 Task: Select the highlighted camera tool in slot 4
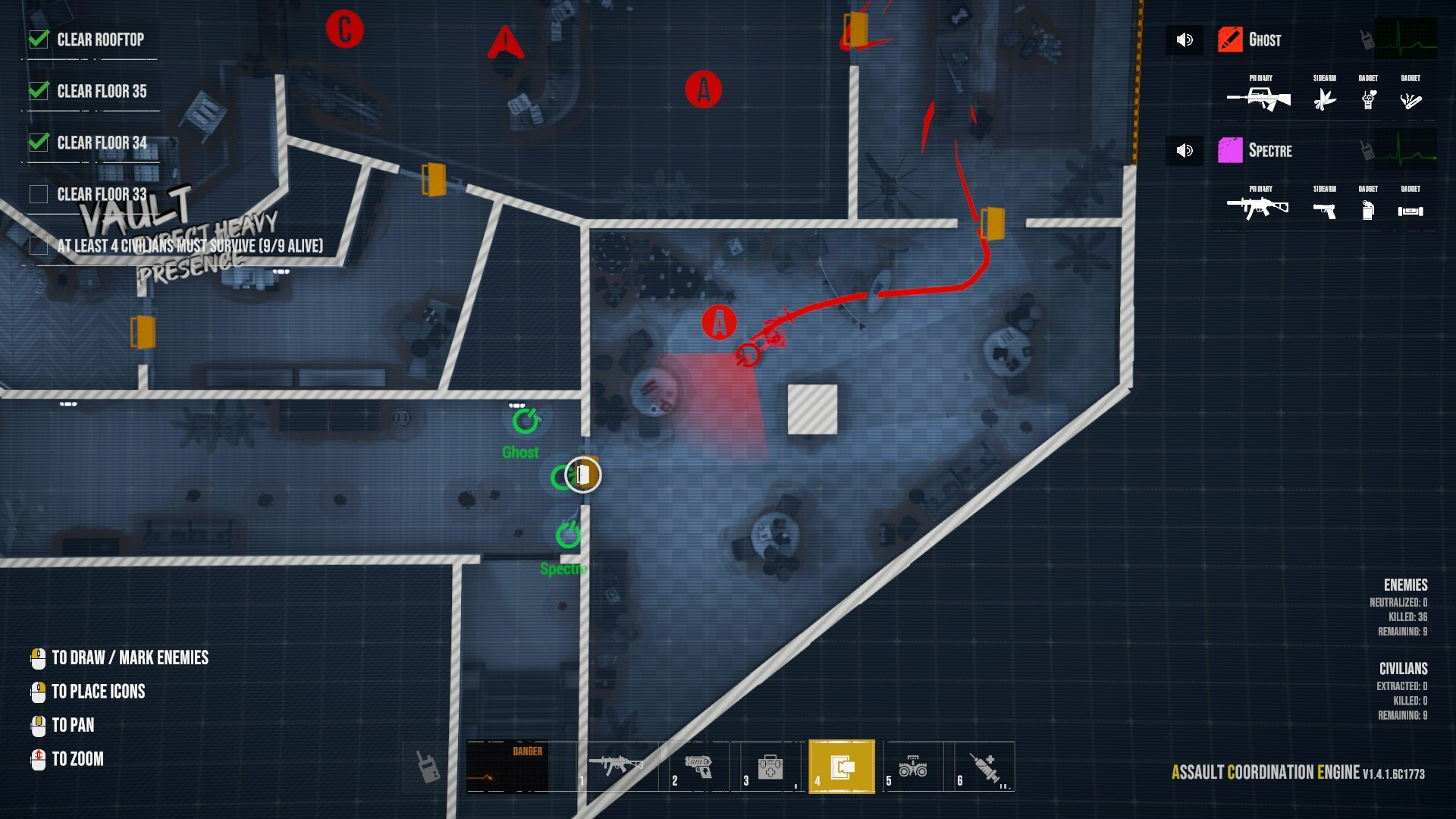842,767
